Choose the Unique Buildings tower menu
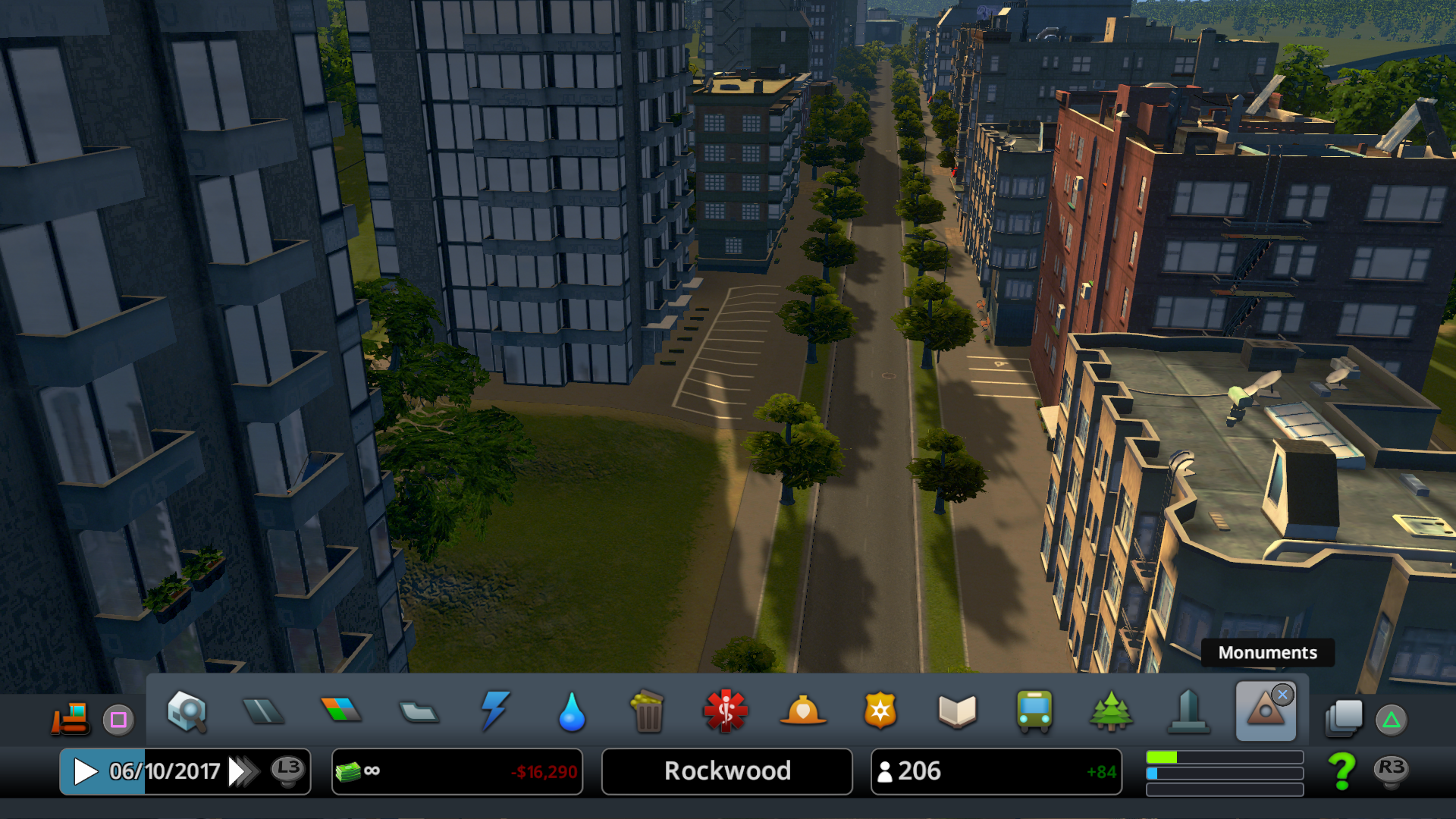The width and height of the screenshot is (1456, 819). 1188,711
